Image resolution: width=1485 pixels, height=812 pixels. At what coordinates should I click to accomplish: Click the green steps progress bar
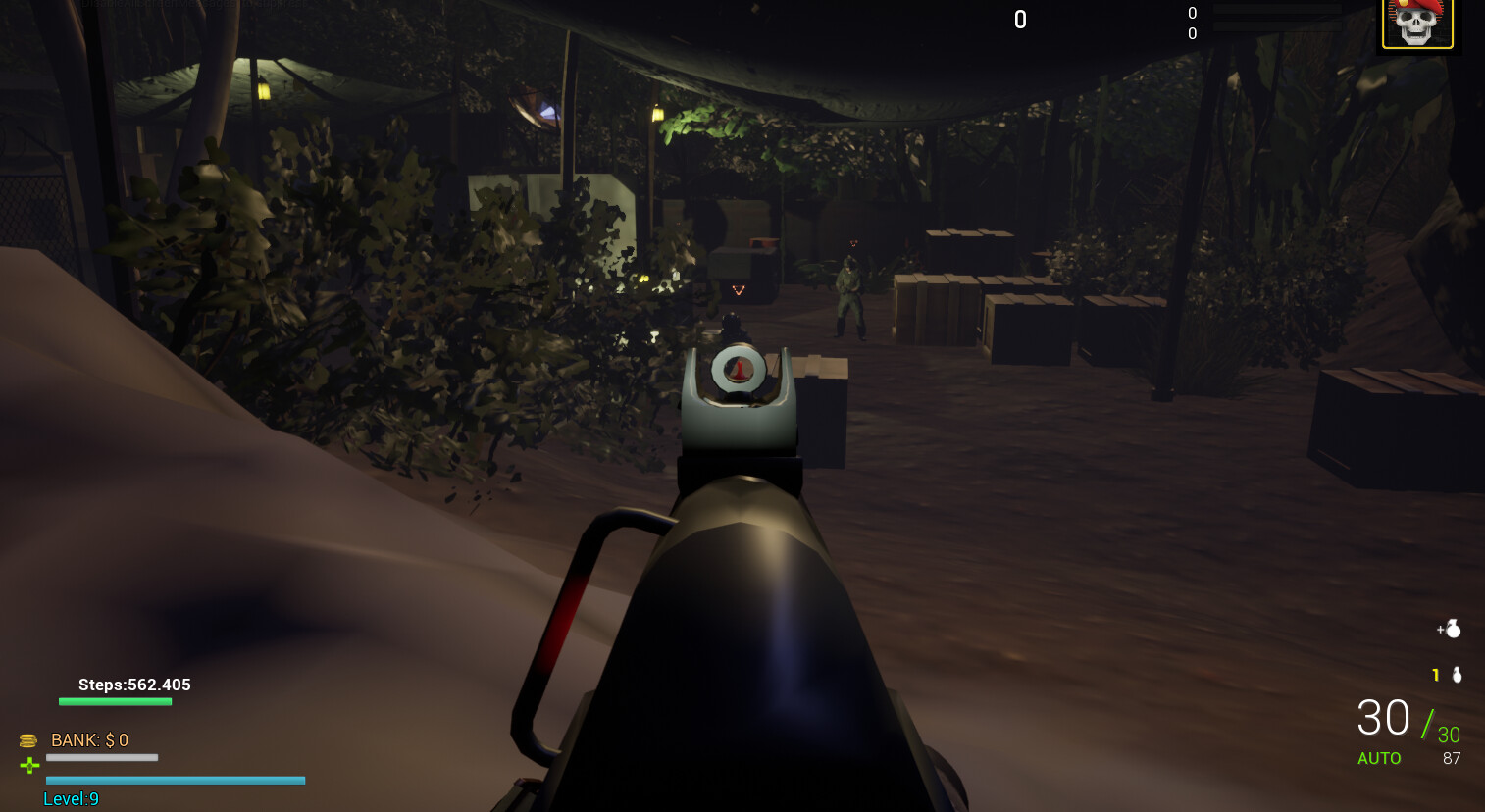pos(115,701)
